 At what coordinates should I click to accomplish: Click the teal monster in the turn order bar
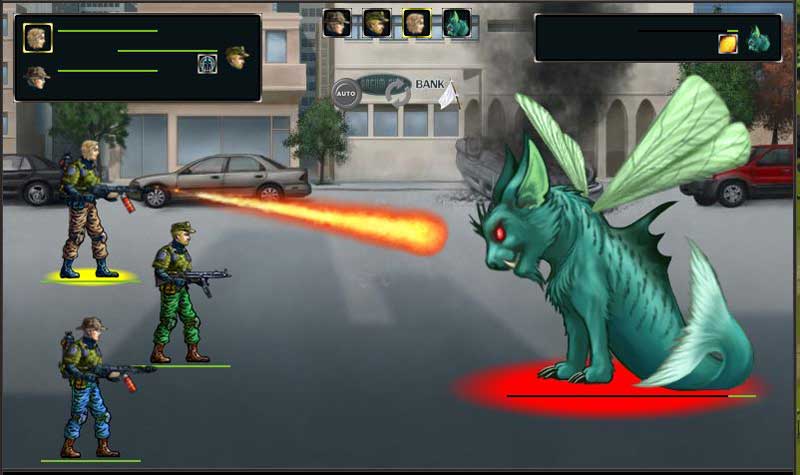(457, 22)
